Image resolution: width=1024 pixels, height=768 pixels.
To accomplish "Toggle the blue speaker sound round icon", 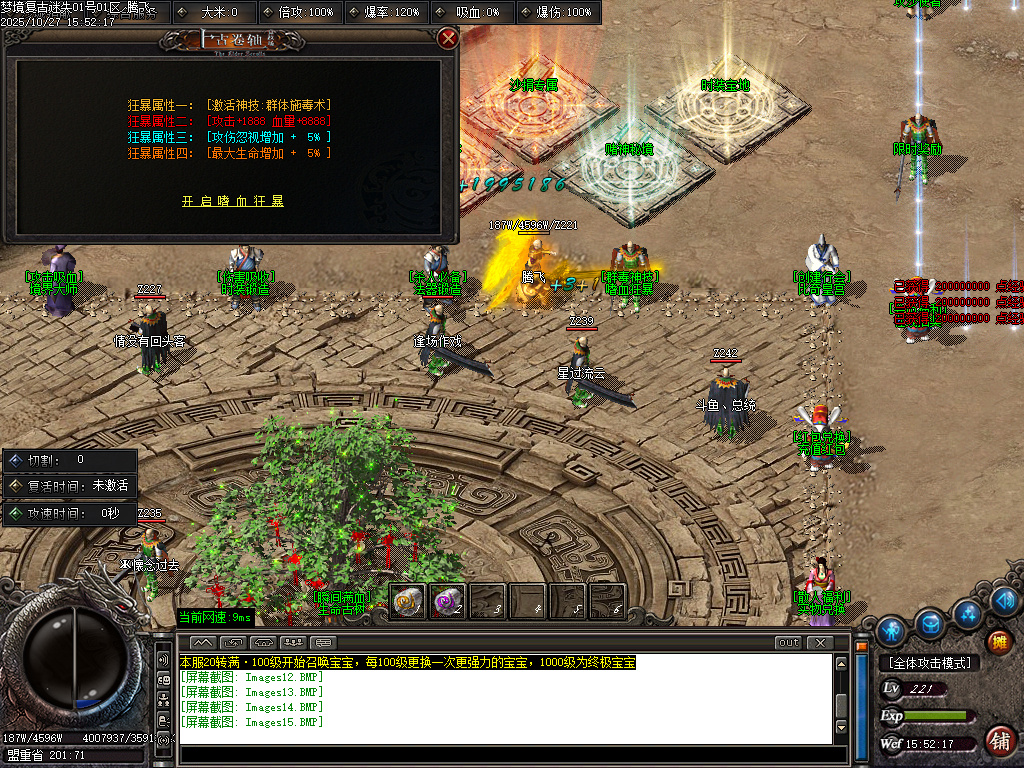I will 1005,601.
